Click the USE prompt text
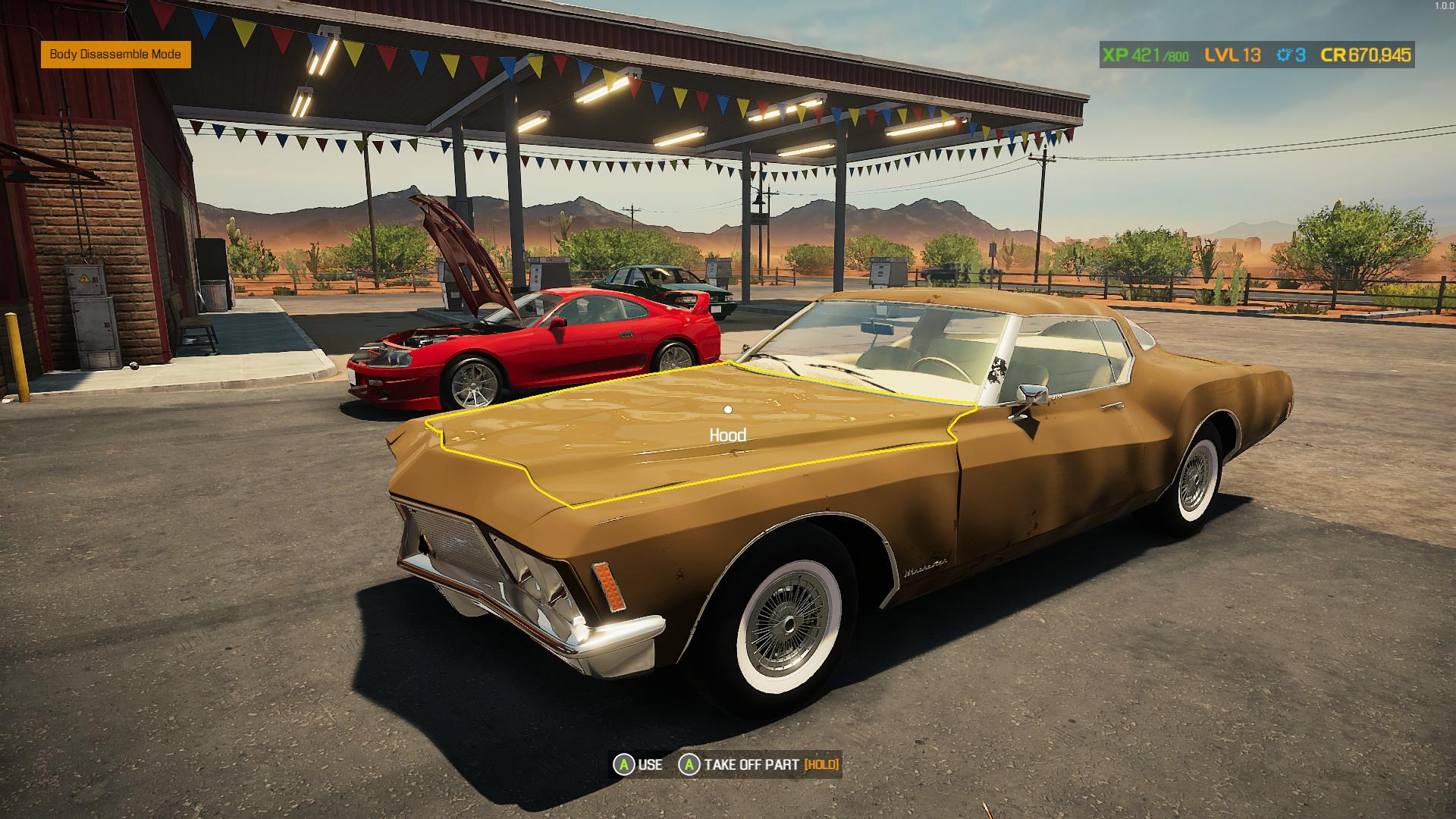The width and height of the screenshot is (1456, 819). [650, 766]
